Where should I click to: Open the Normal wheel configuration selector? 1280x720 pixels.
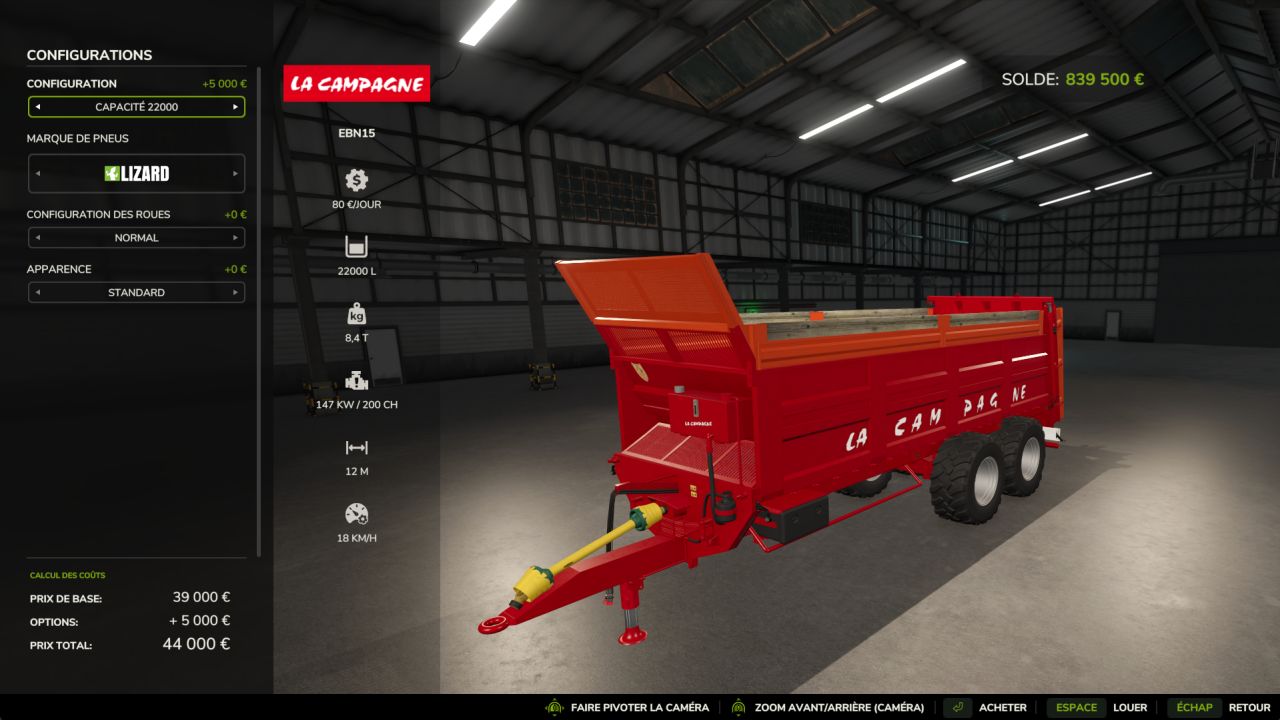136,238
